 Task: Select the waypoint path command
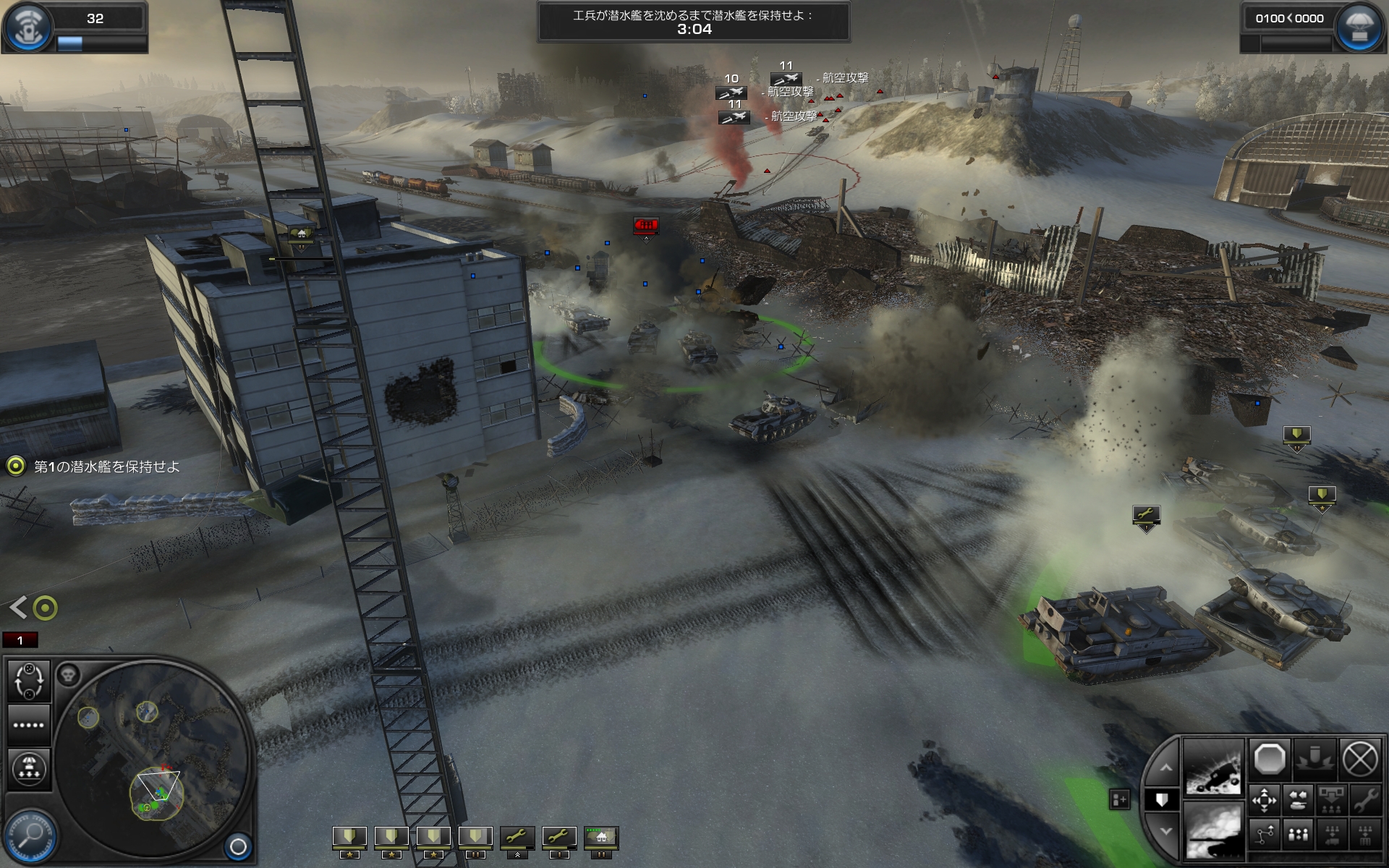(1265, 835)
